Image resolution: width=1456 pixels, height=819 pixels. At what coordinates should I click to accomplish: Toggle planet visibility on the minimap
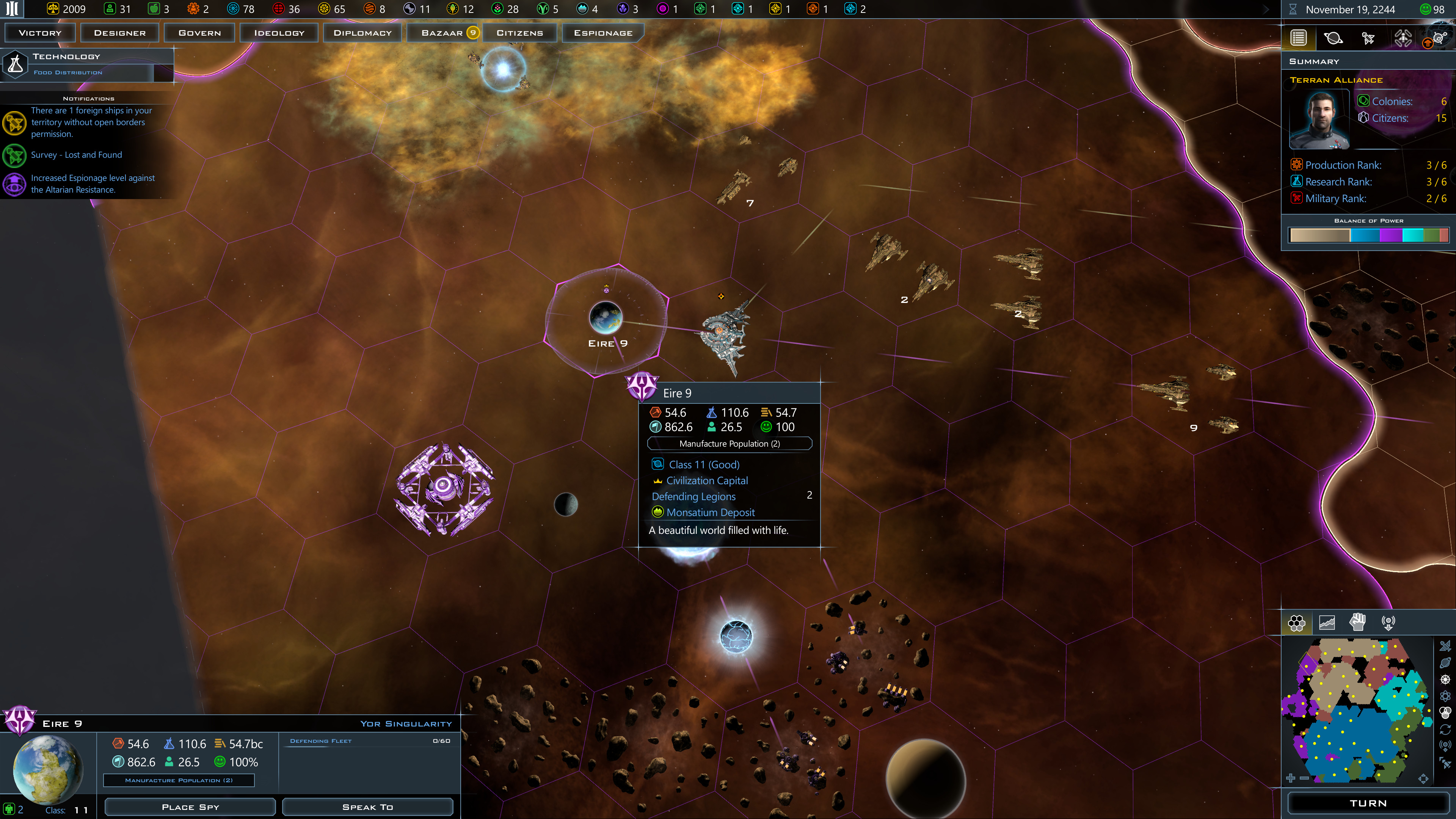pos(1445,662)
